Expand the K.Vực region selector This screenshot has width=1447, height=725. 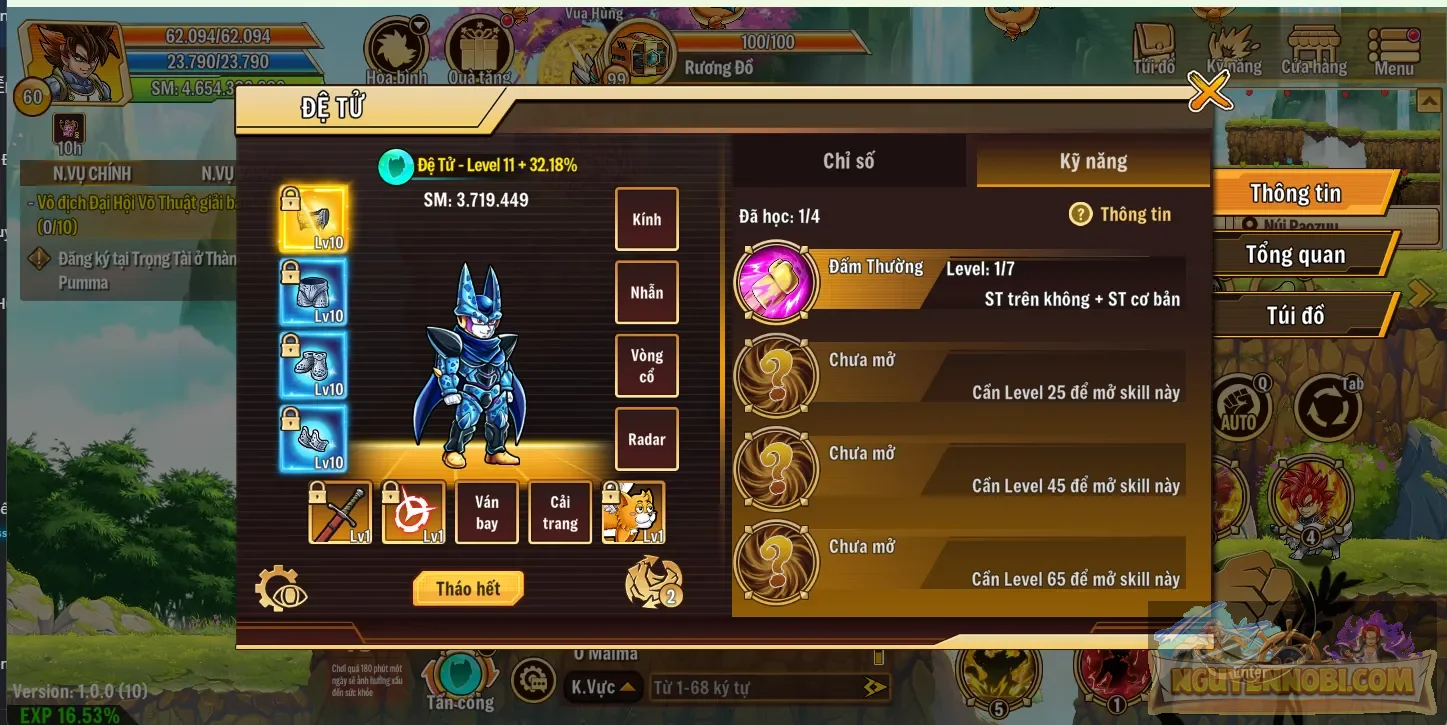(x=605, y=687)
